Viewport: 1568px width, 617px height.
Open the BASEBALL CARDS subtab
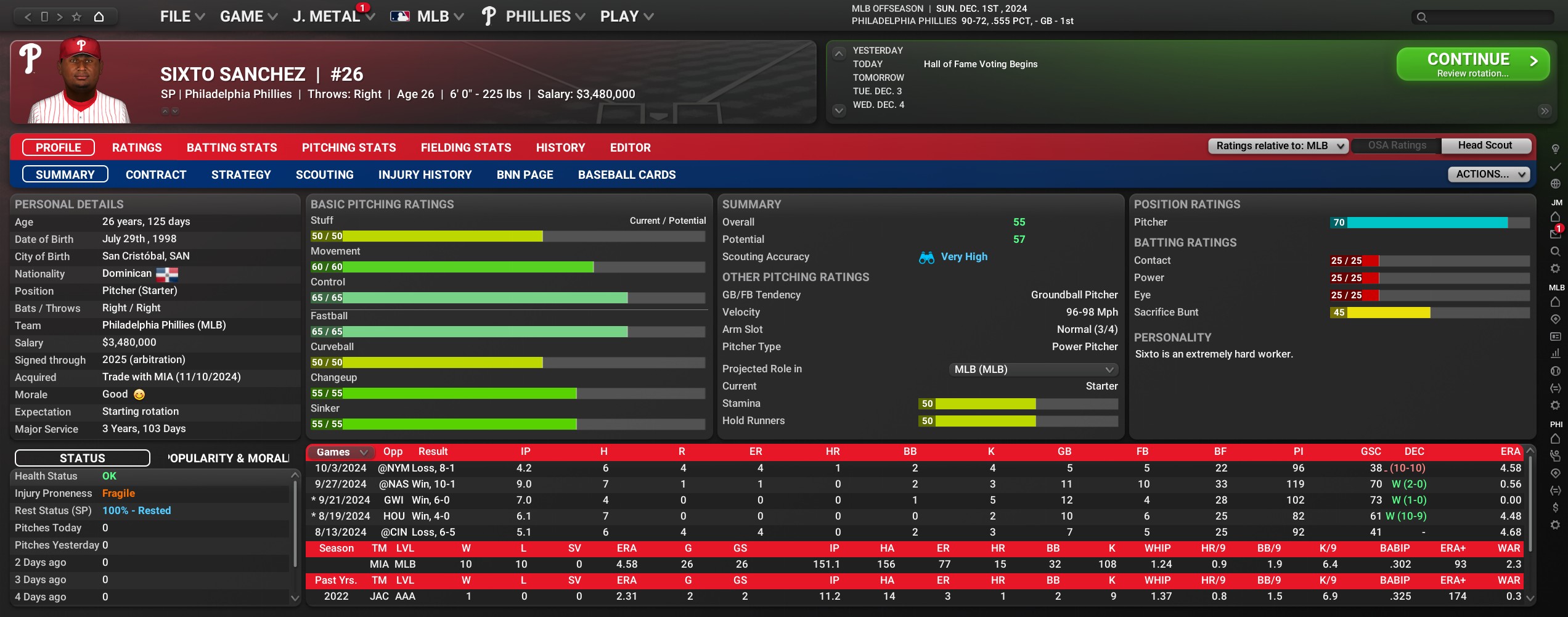pos(626,175)
